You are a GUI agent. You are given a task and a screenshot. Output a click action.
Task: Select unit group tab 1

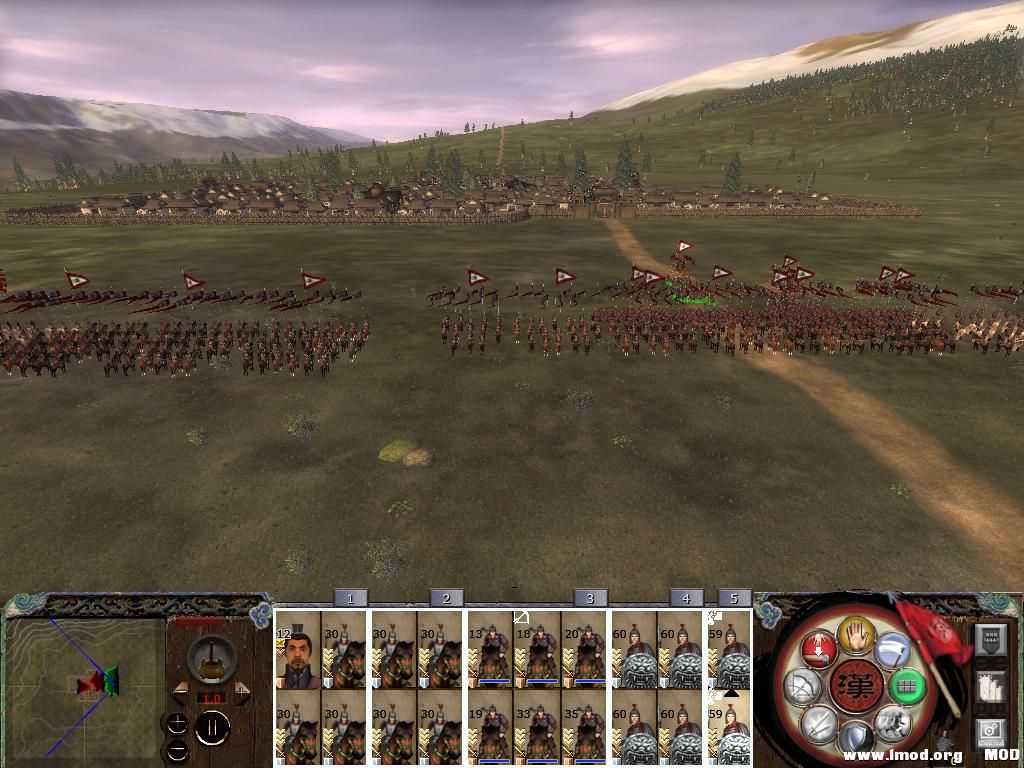tap(350, 598)
